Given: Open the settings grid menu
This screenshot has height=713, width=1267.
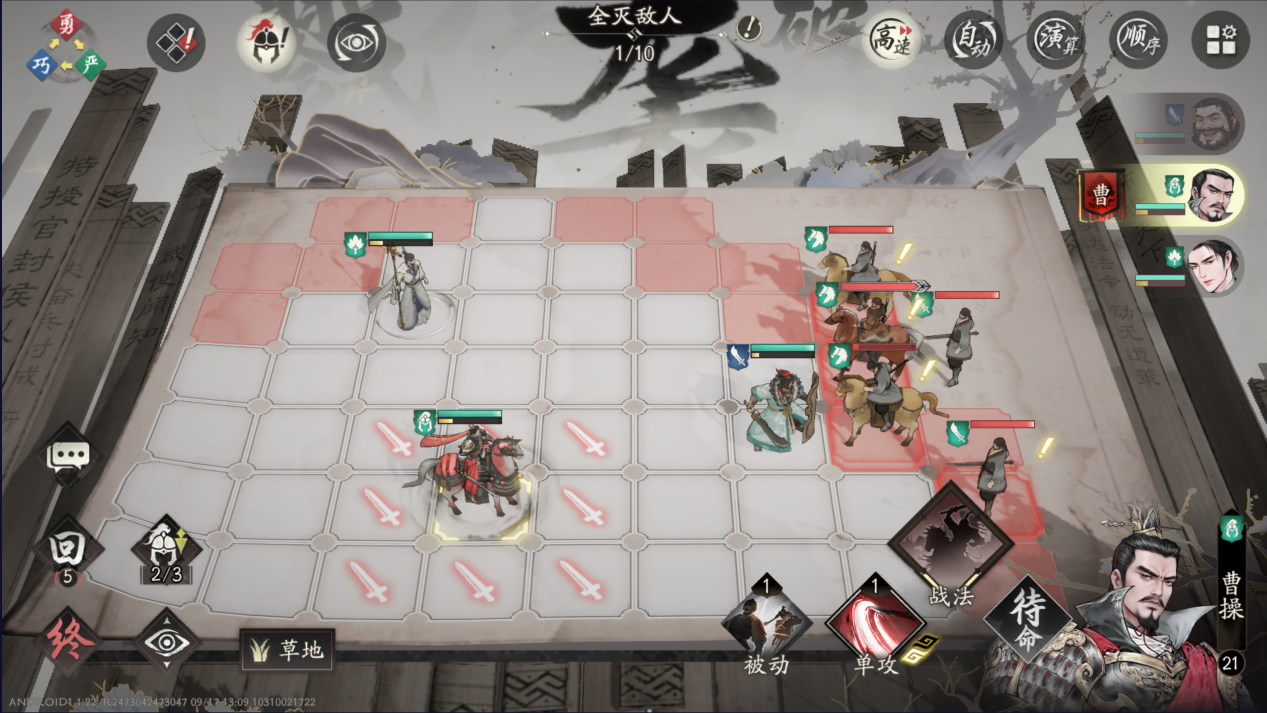Looking at the screenshot, I should coord(1220,41).
